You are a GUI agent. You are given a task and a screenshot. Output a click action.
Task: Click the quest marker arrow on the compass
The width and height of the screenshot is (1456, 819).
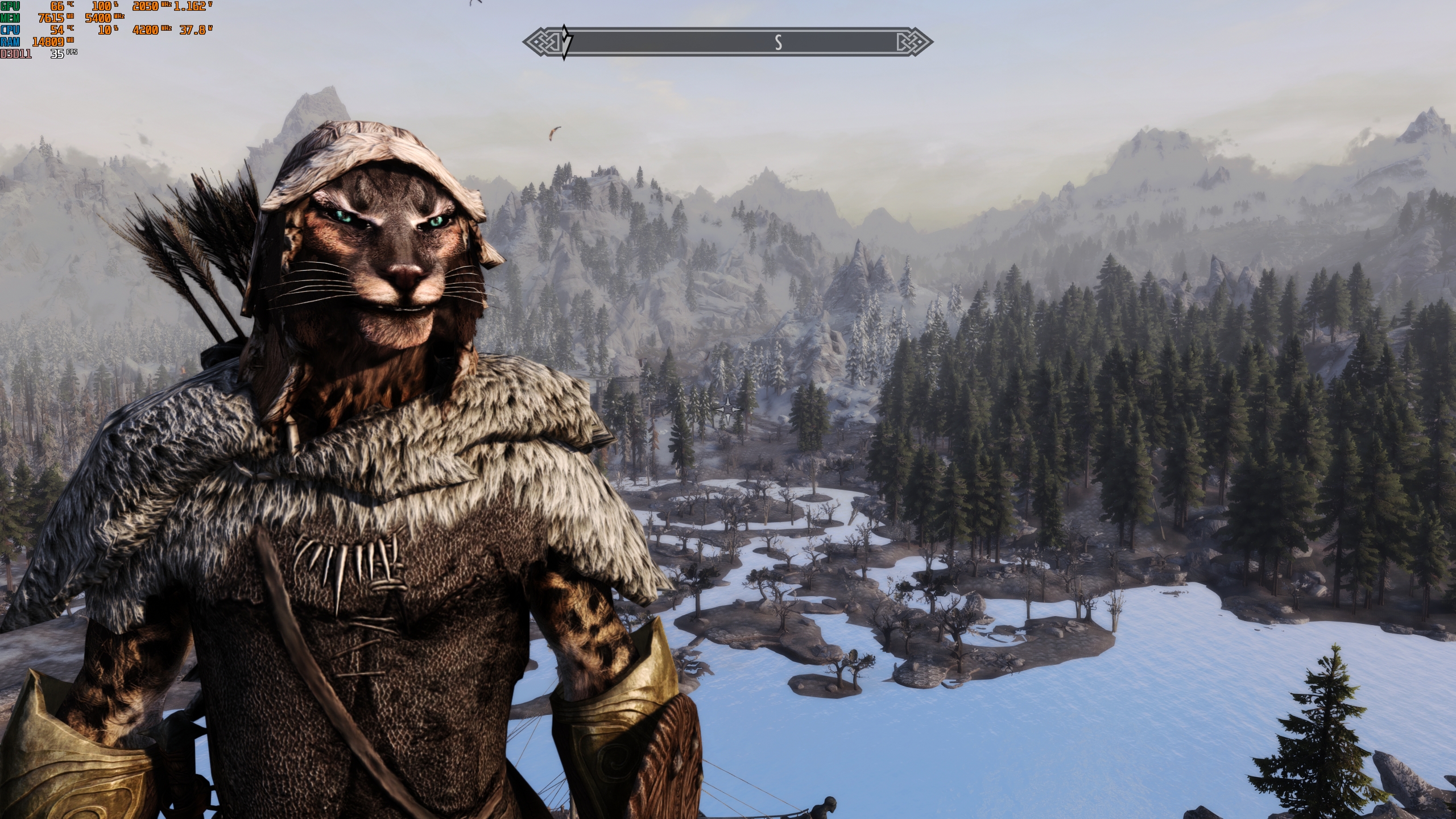[x=565, y=42]
